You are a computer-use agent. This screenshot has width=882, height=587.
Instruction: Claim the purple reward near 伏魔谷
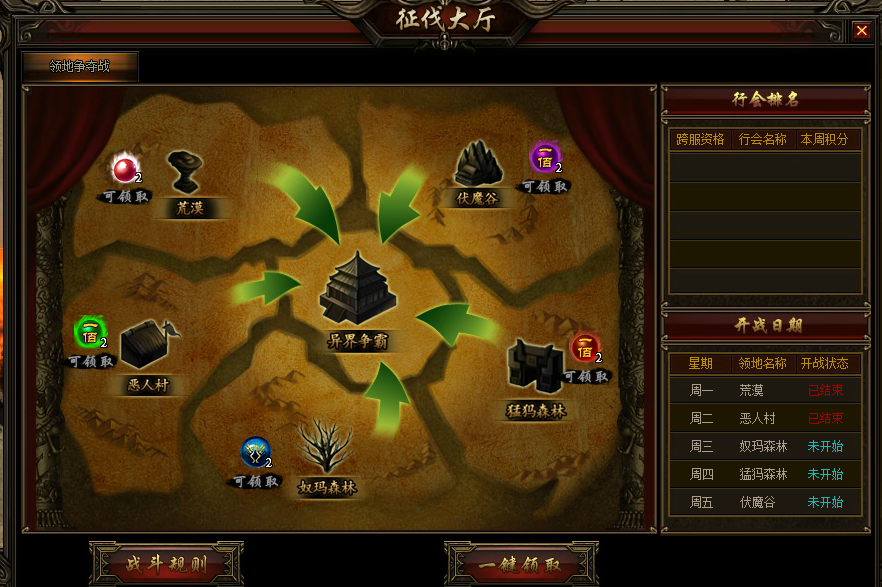pyautogui.click(x=545, y=157)
